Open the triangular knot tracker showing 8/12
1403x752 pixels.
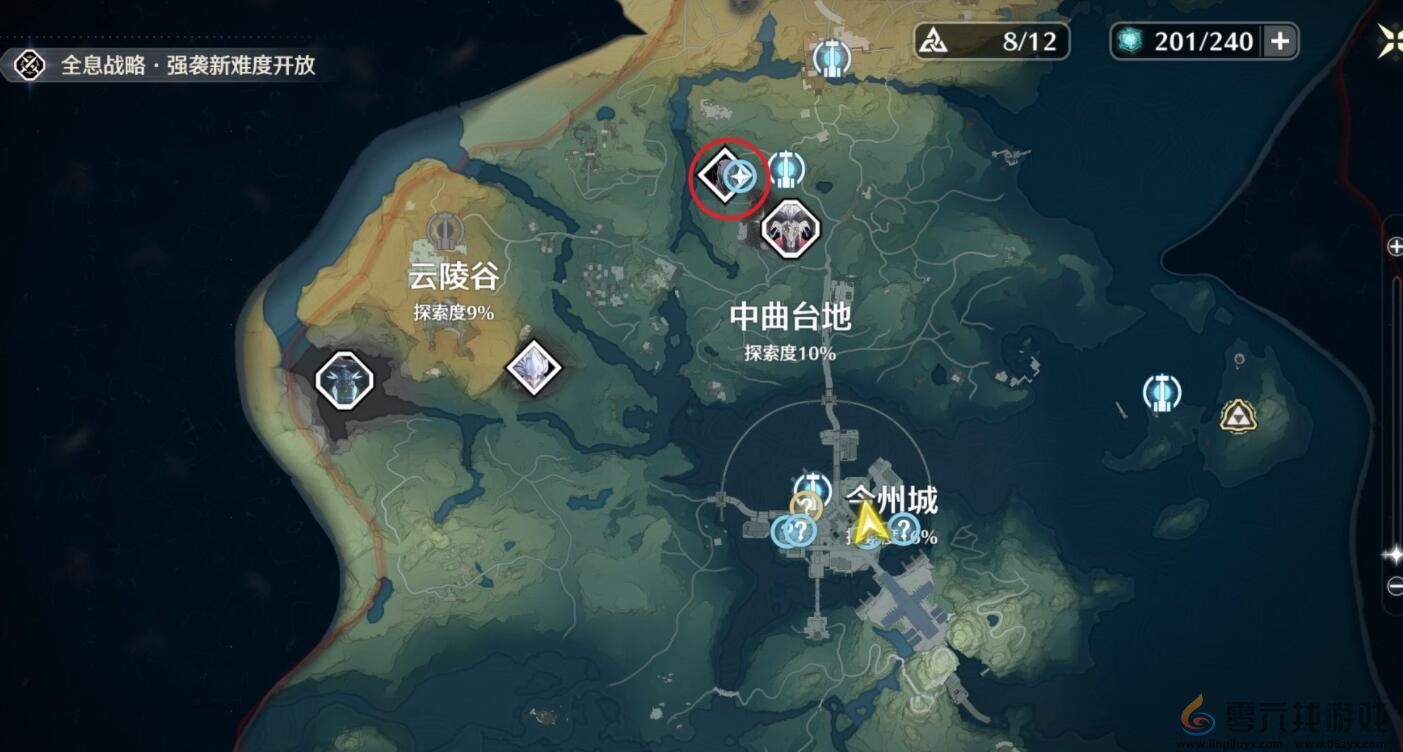click(x=988, y=41)
